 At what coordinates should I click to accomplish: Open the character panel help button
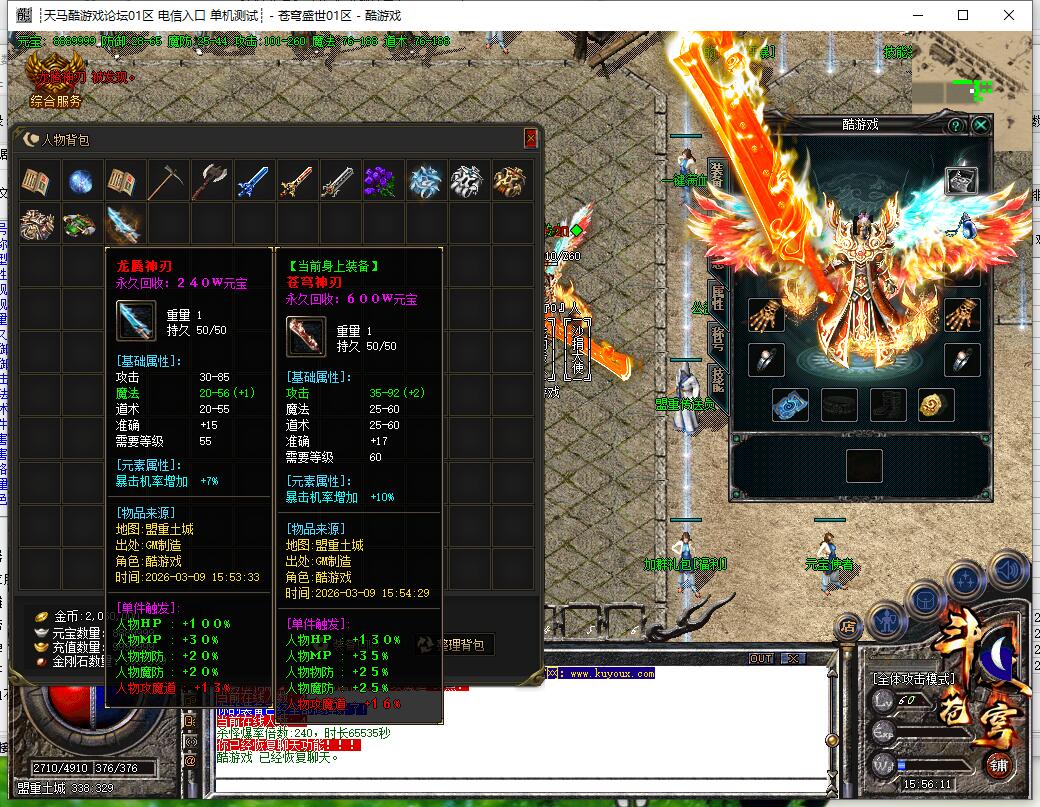pyautogui.click(x=956, y=125)
